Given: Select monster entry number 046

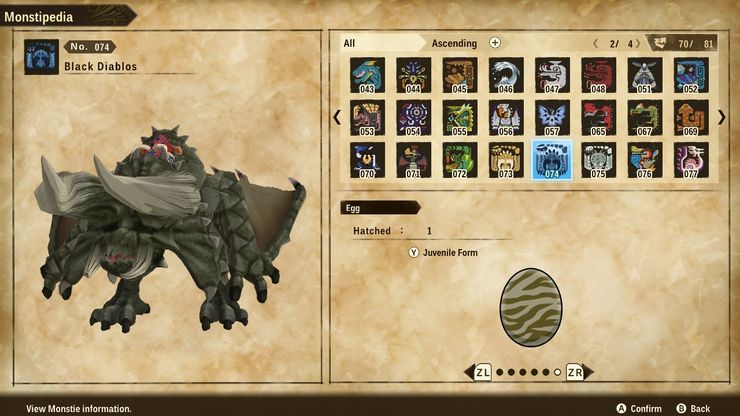Looking at the screenshot, I should click(506, 75).
